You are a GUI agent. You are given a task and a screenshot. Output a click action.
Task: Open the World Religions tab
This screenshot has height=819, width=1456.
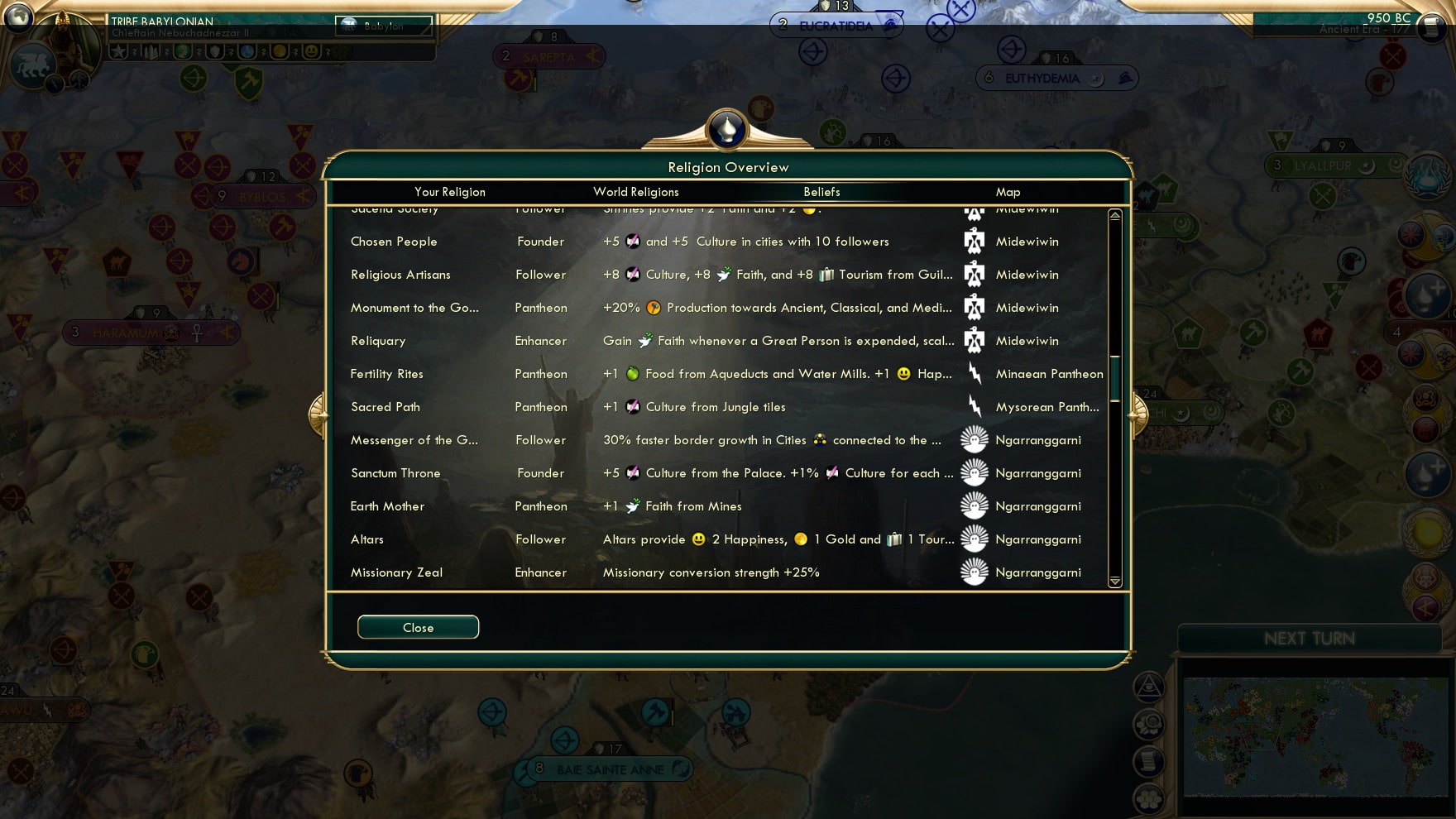635,191
